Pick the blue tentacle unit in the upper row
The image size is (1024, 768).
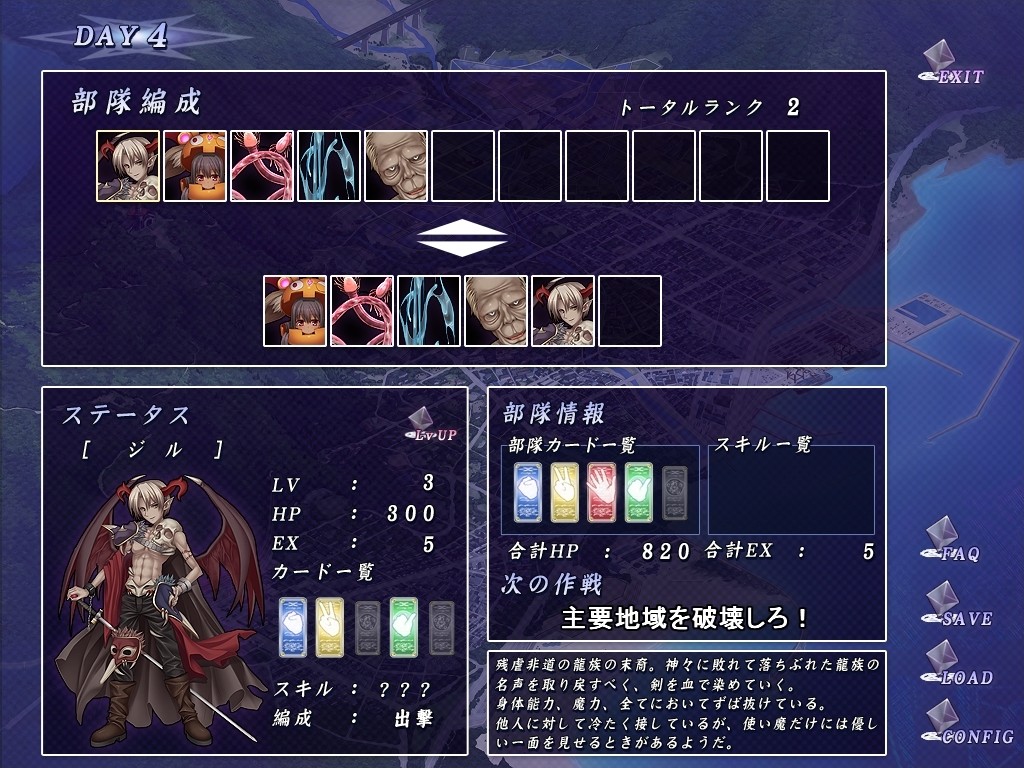(x=329, y=166)
